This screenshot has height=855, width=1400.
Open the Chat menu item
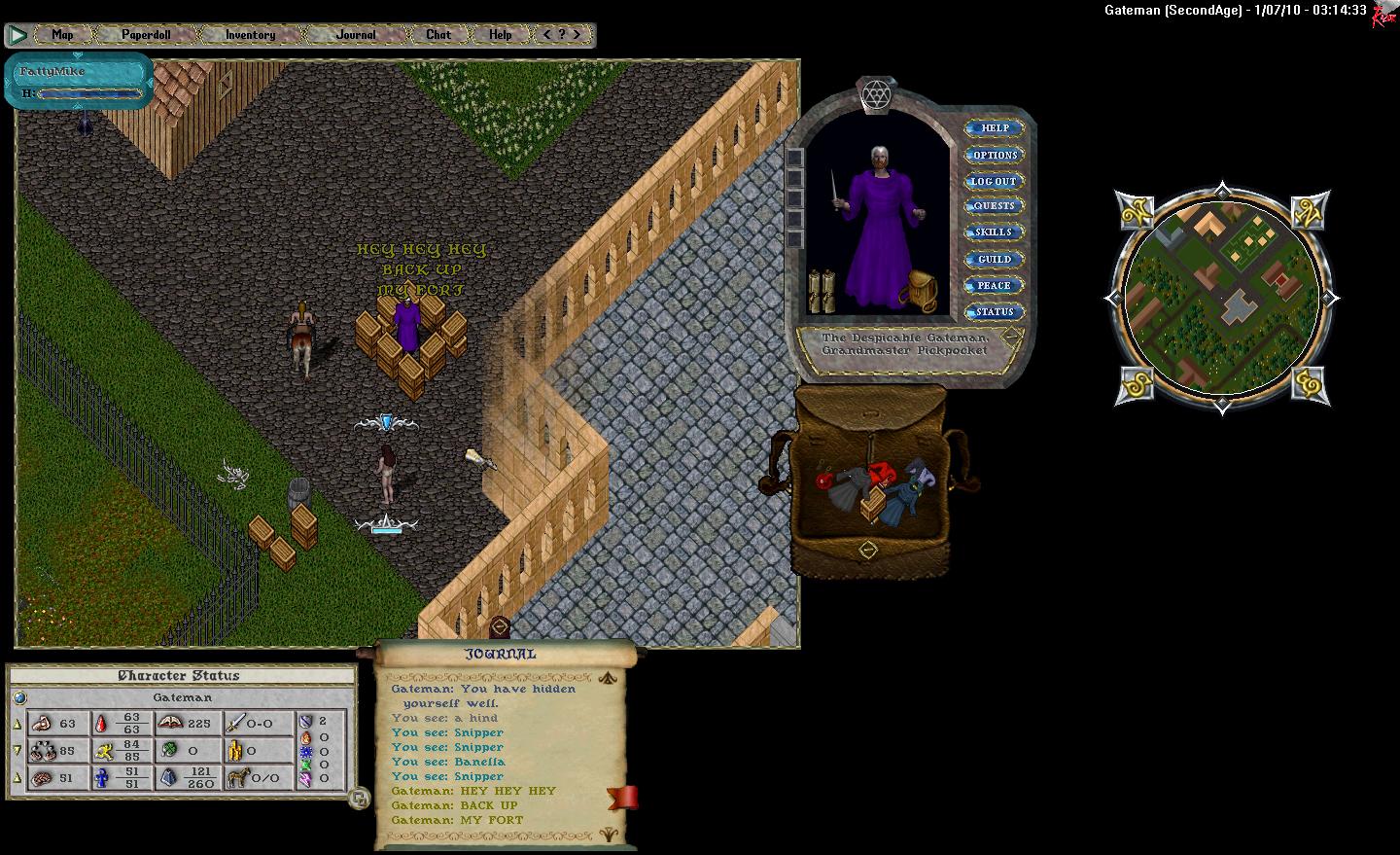click(x=438, y=35)
